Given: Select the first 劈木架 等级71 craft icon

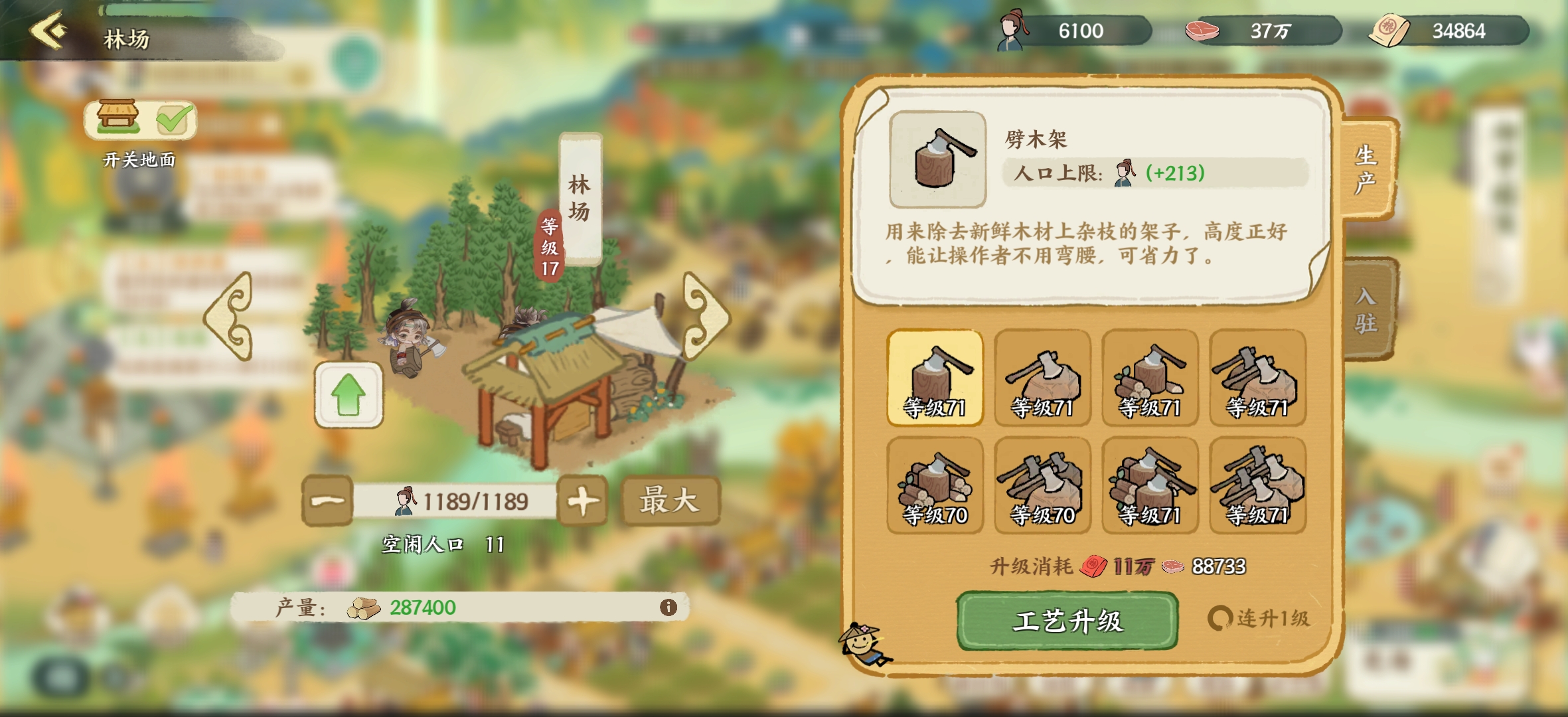Looking at the screenshot, I should (x=935, y=378).
